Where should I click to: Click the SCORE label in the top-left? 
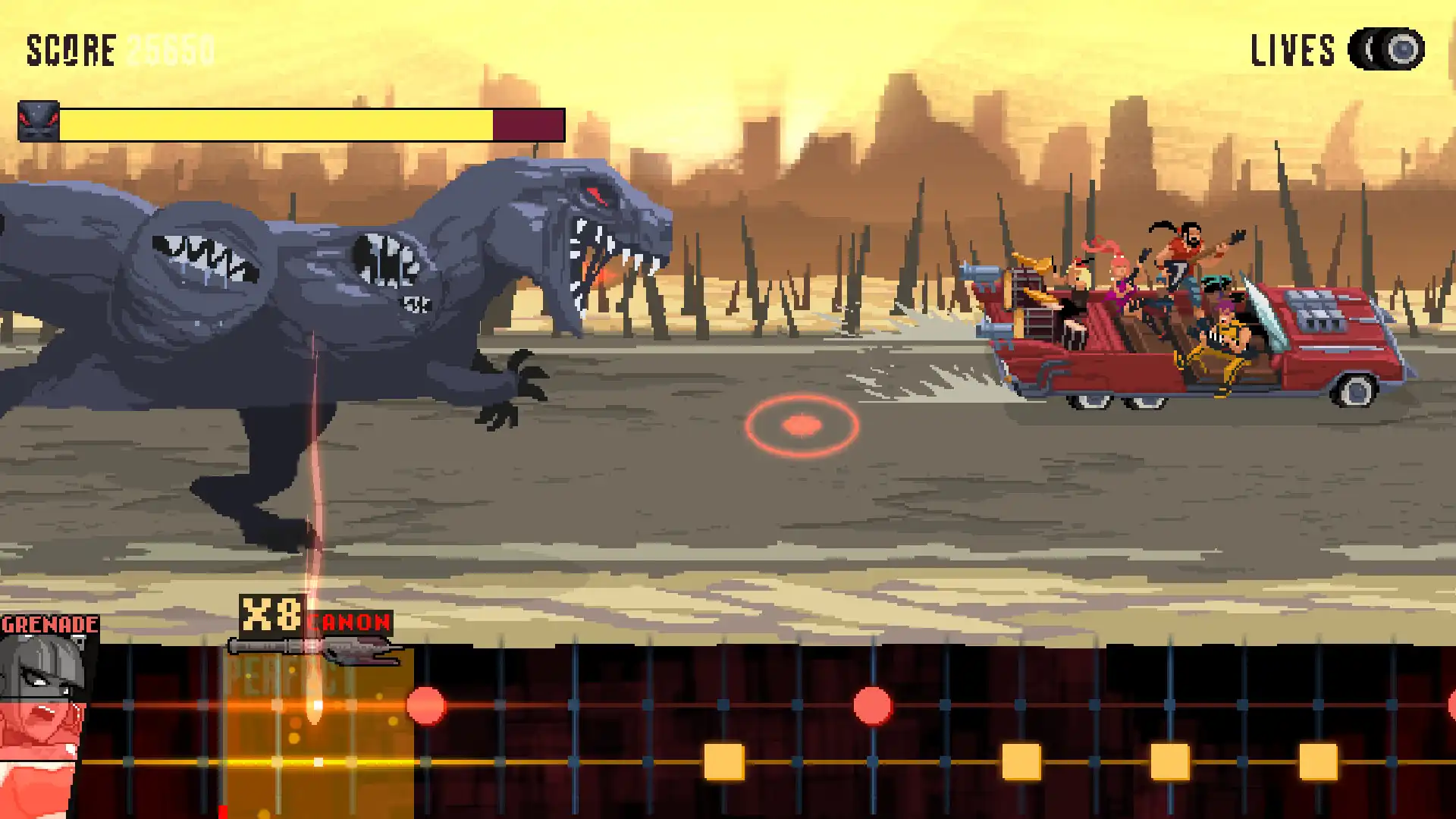pos(72,49)
